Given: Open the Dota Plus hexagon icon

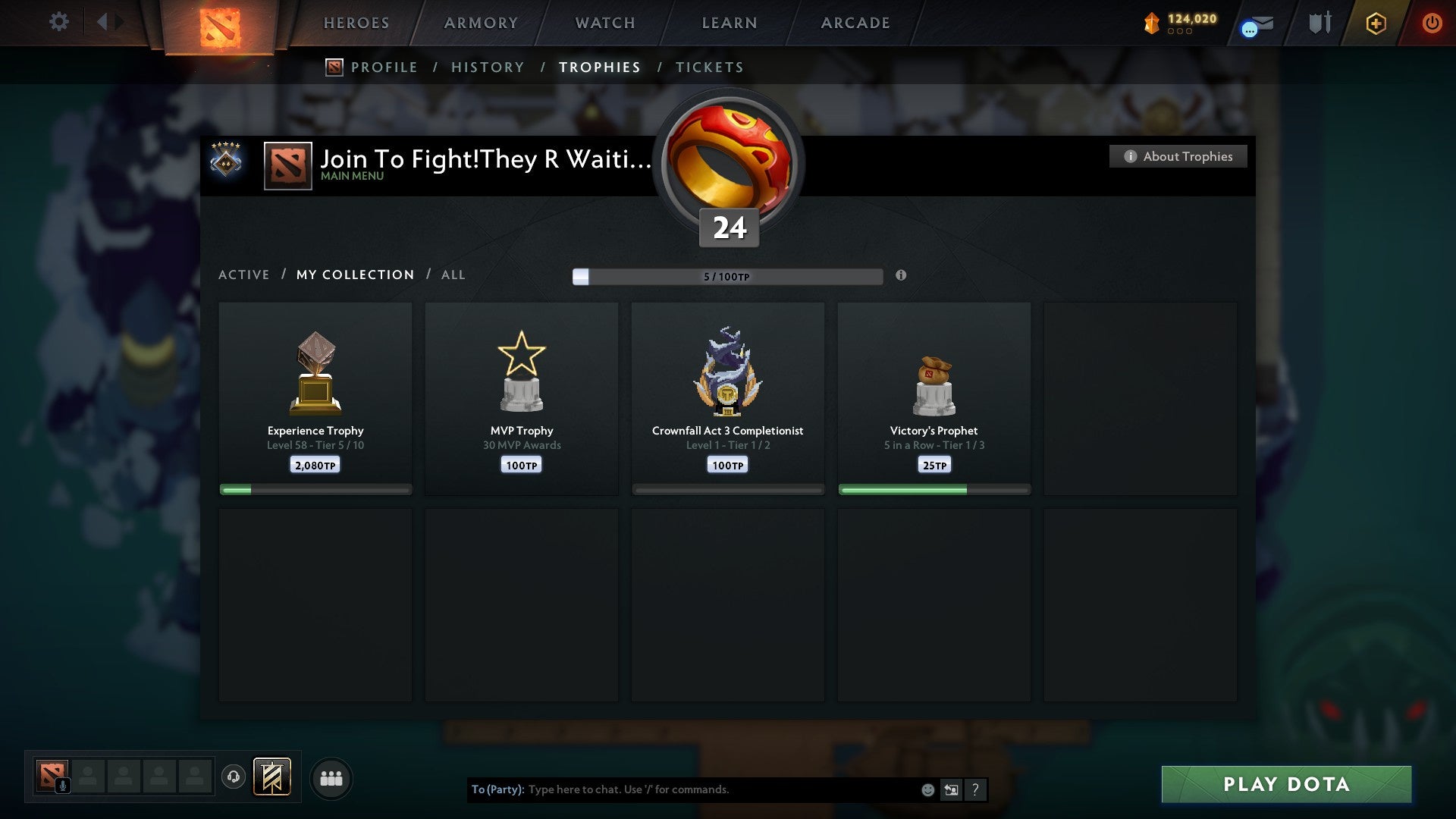Looking at the screenshot, I should [x=1375, y=23].
